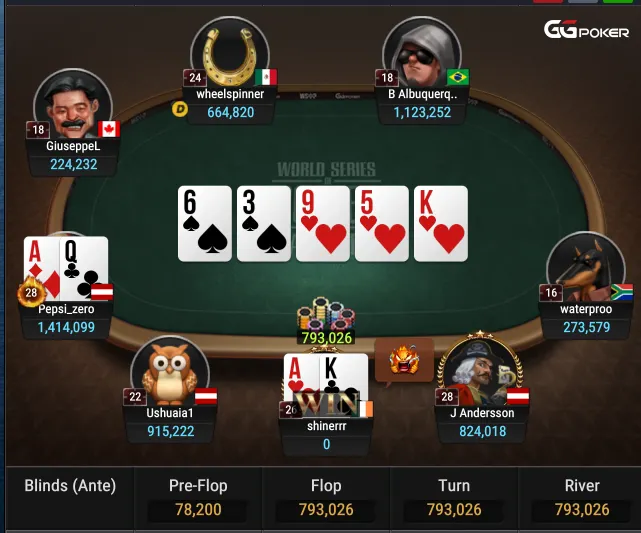
Task: View J Andersson's pirate avatar
Action: click(479, 370)
